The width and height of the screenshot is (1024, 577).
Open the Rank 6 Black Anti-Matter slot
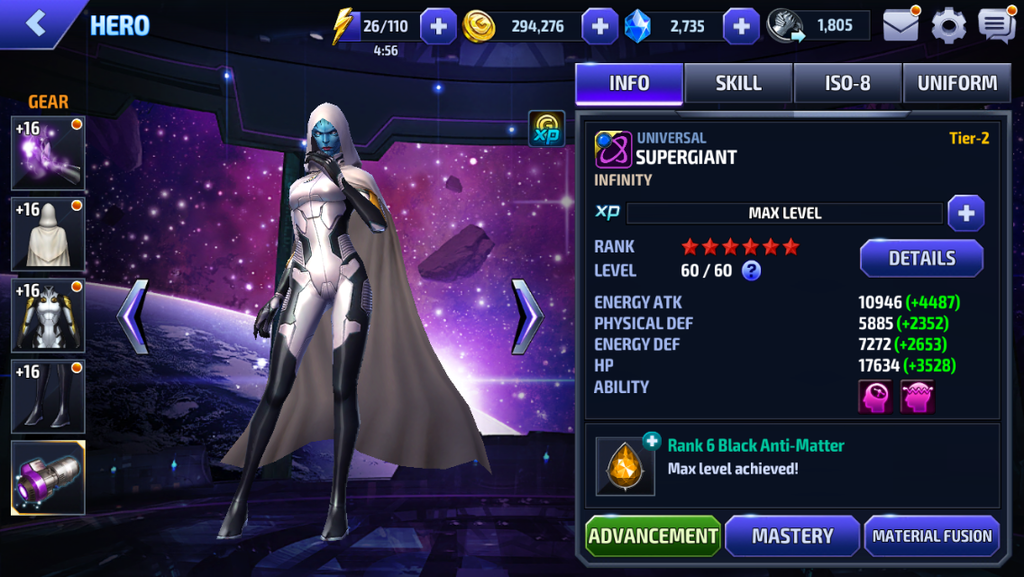coord(626,466)
